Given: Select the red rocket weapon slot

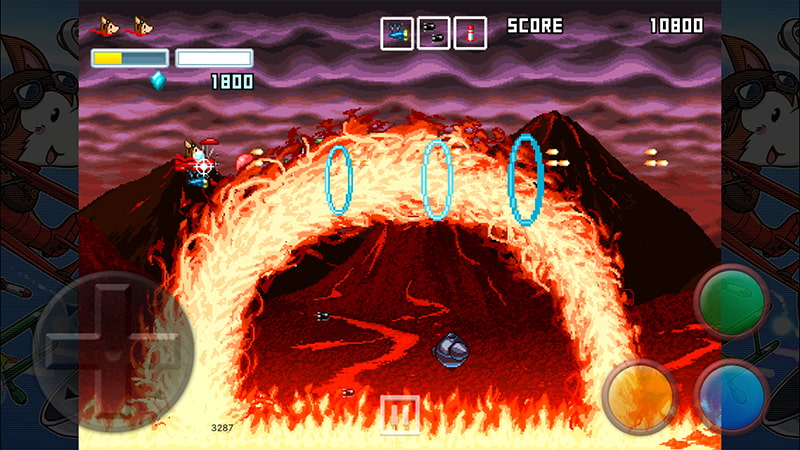Looking at the screenshot, I should [469, 33].
